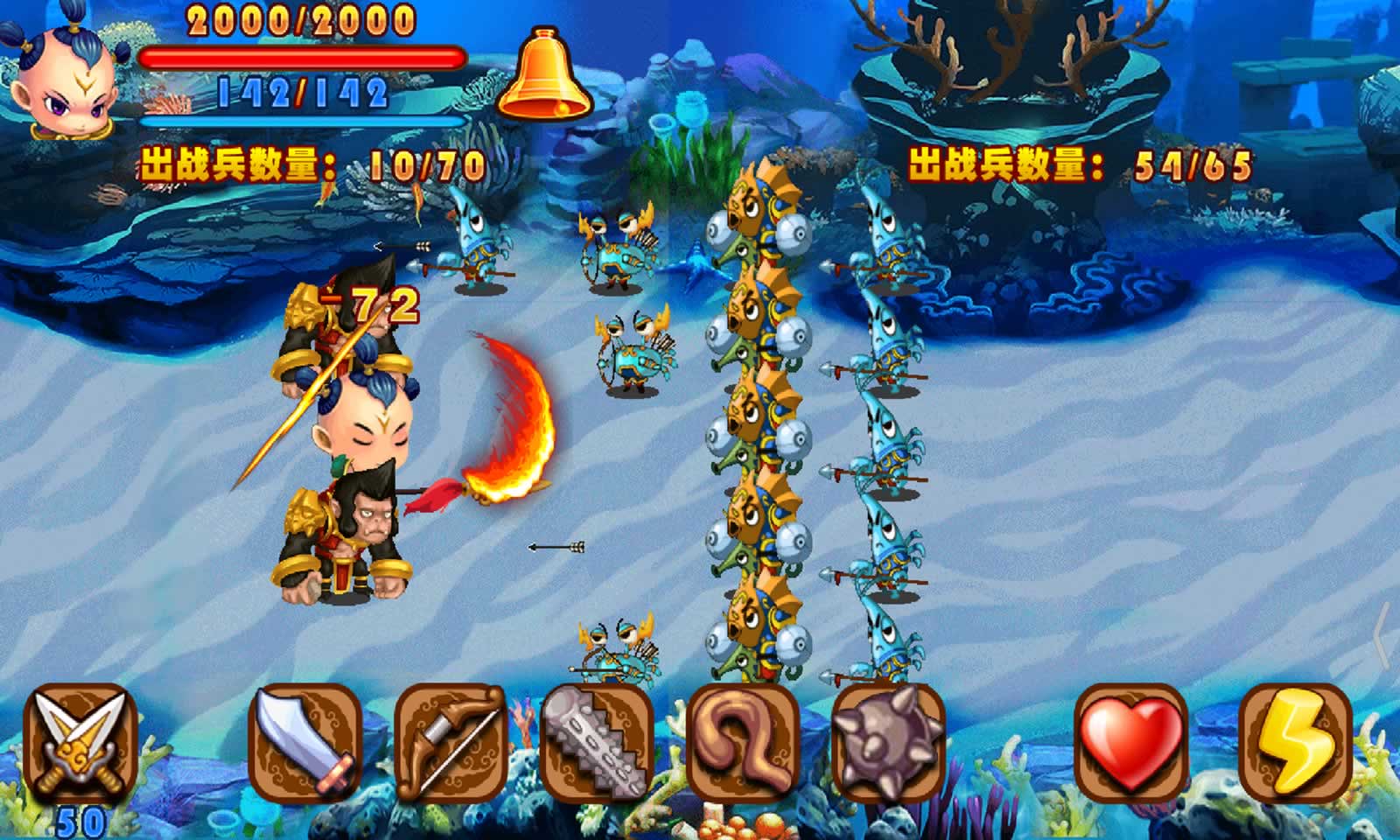
Task: Click the 142/142 blue counter
Action: point(302,90)
